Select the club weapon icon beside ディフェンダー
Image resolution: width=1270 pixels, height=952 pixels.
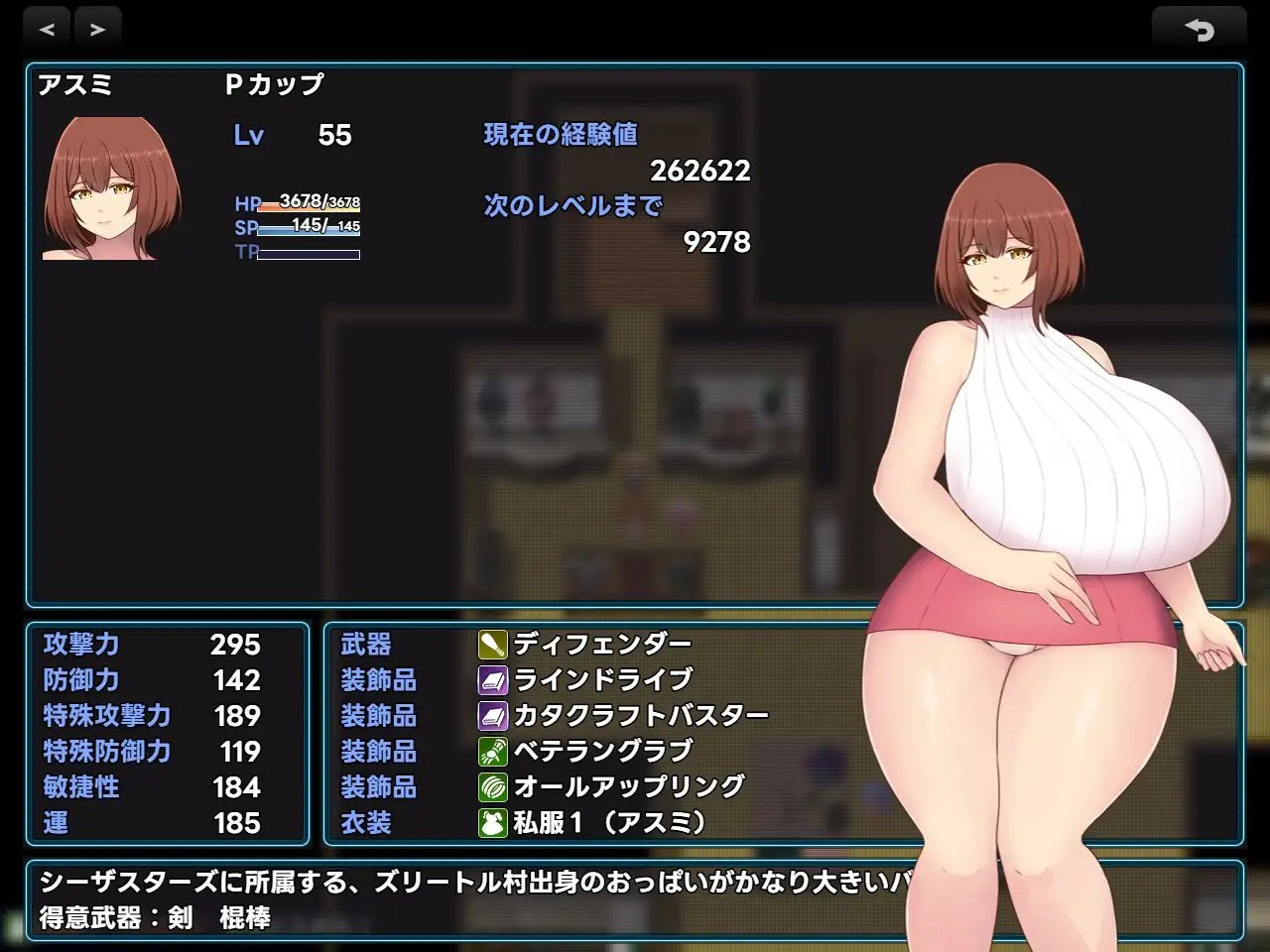point(491,643)
